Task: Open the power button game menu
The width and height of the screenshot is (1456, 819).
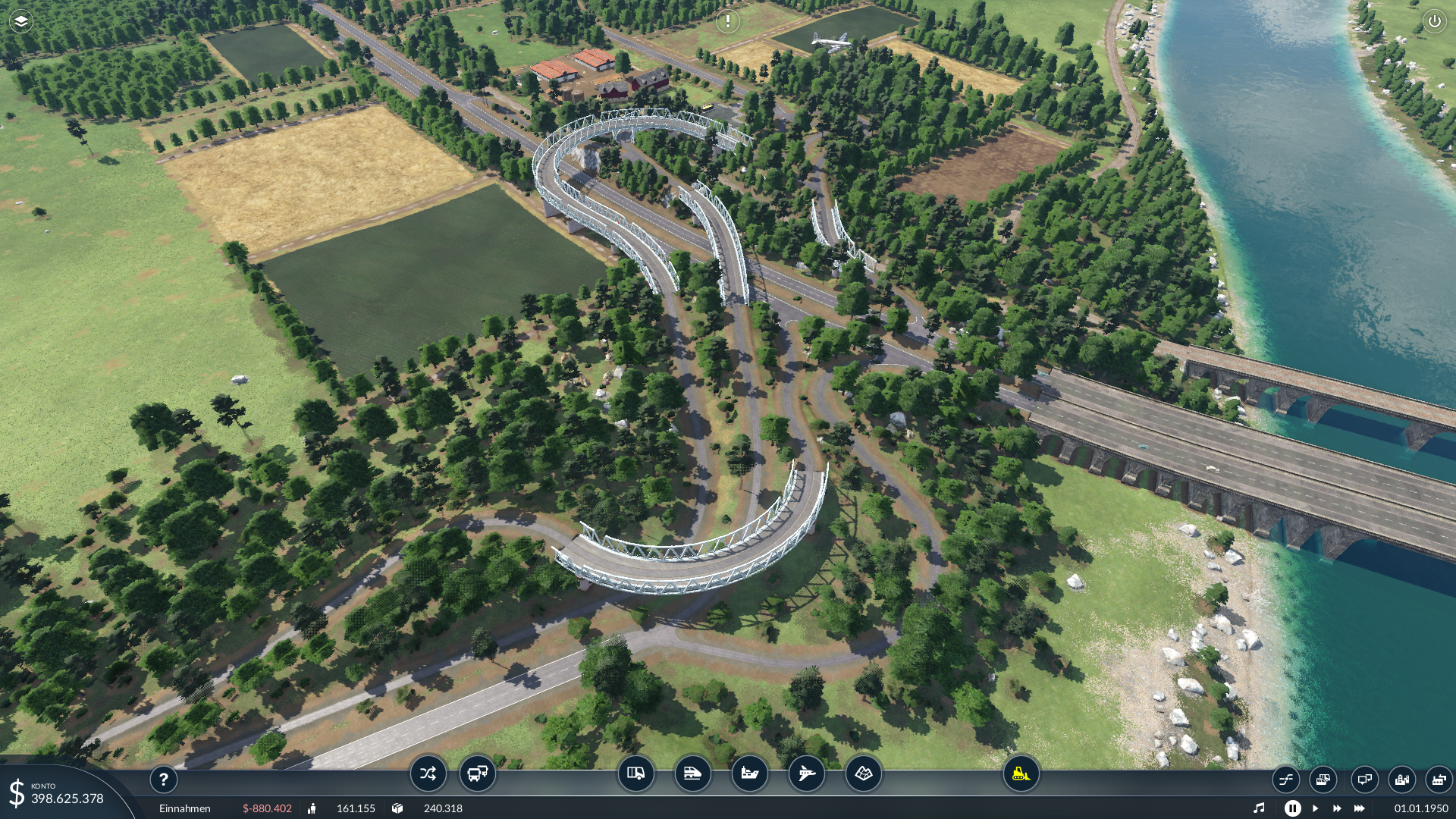Action: click(x=1434, y=21)
